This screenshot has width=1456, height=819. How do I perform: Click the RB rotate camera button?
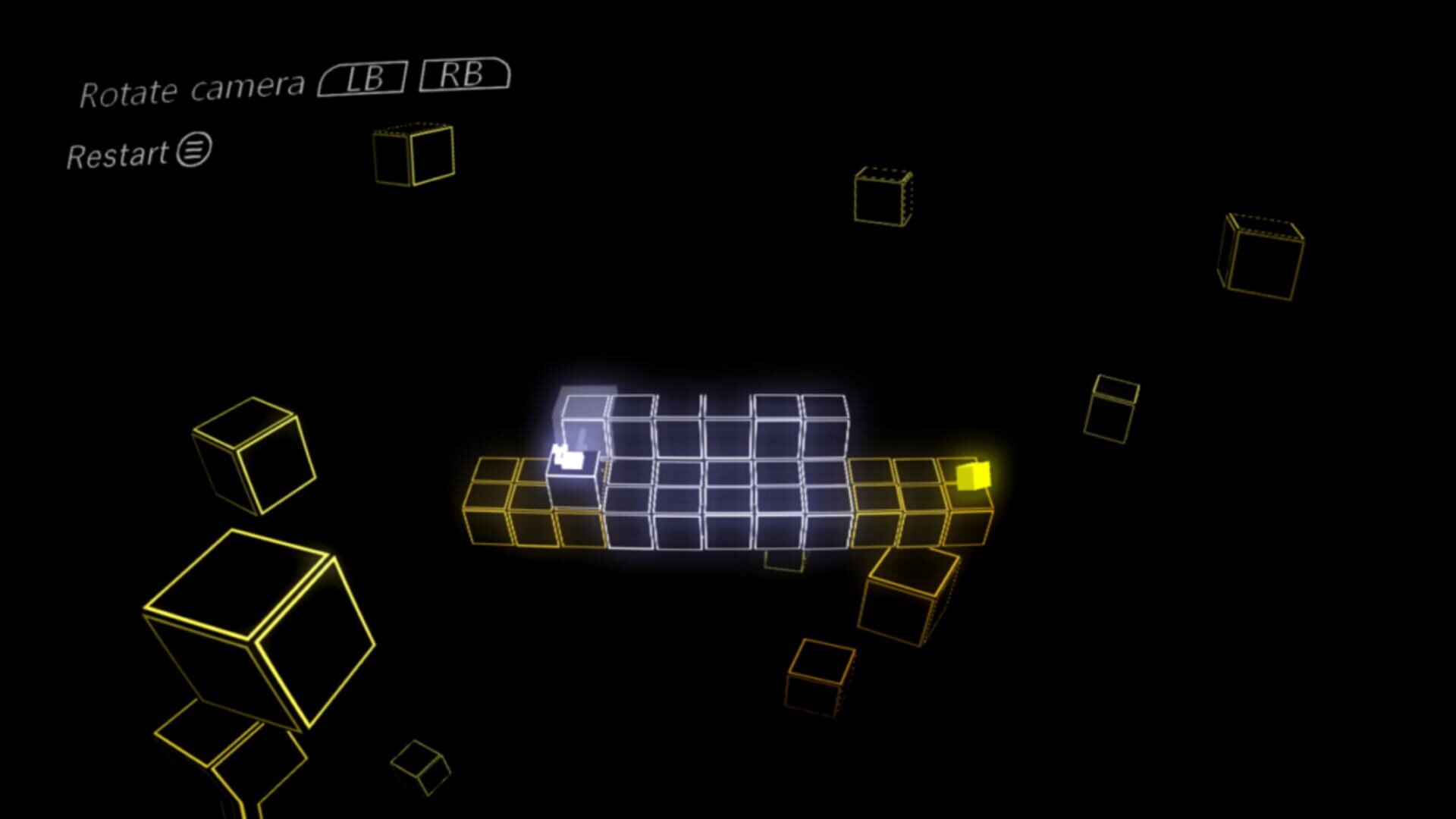pyautogui.click(x=465, y=76)
